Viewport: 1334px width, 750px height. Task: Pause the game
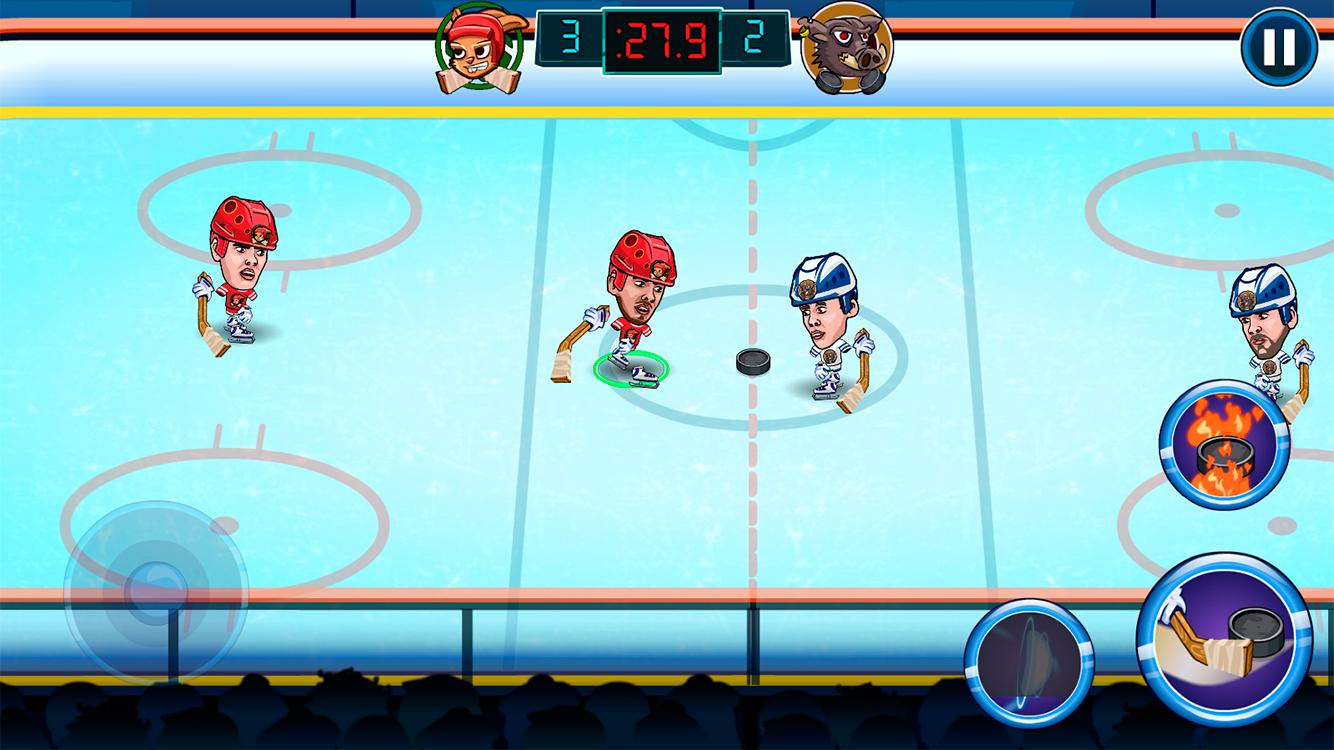1277,46
